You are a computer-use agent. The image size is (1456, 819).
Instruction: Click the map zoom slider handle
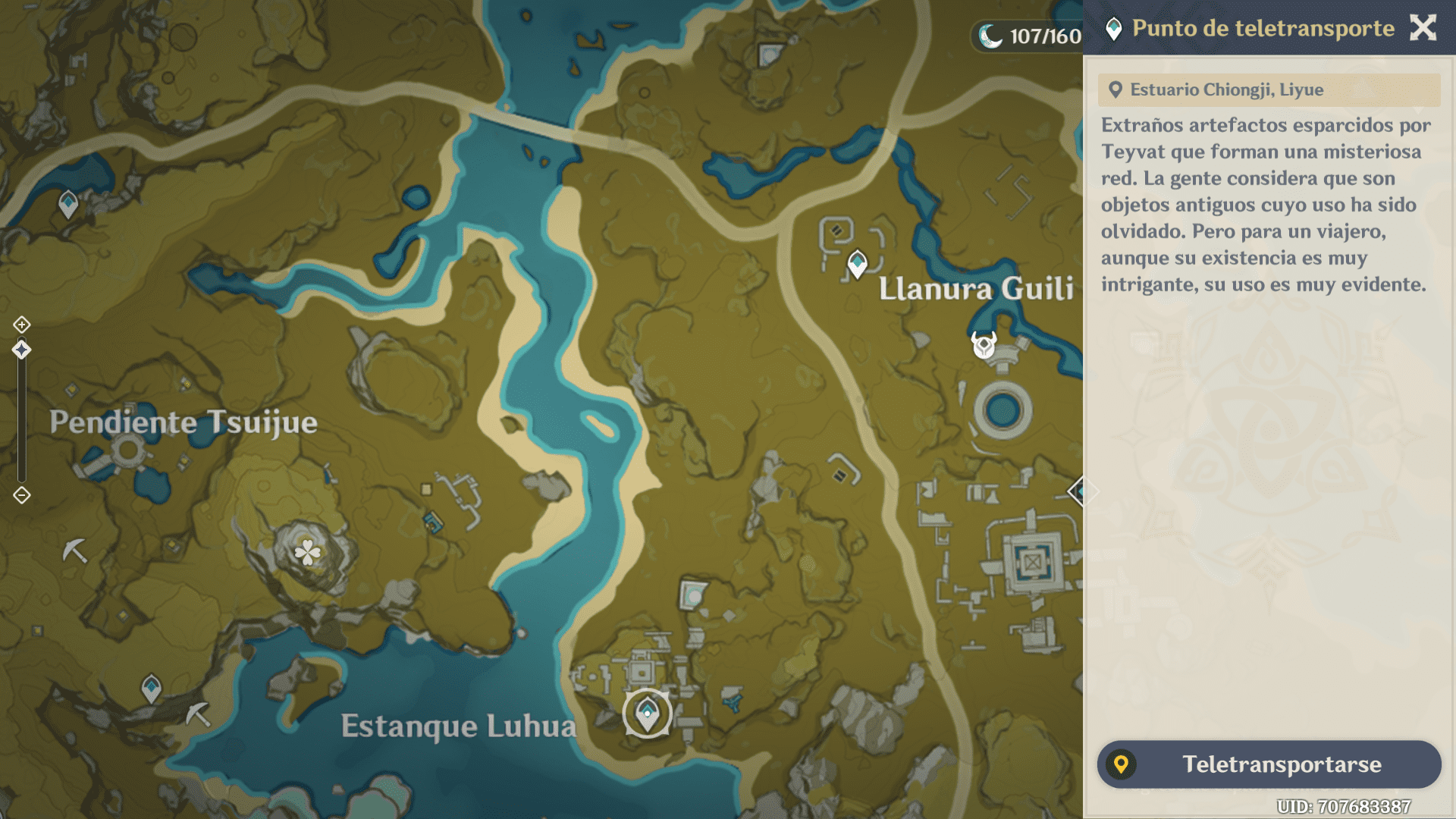[21, 350]
